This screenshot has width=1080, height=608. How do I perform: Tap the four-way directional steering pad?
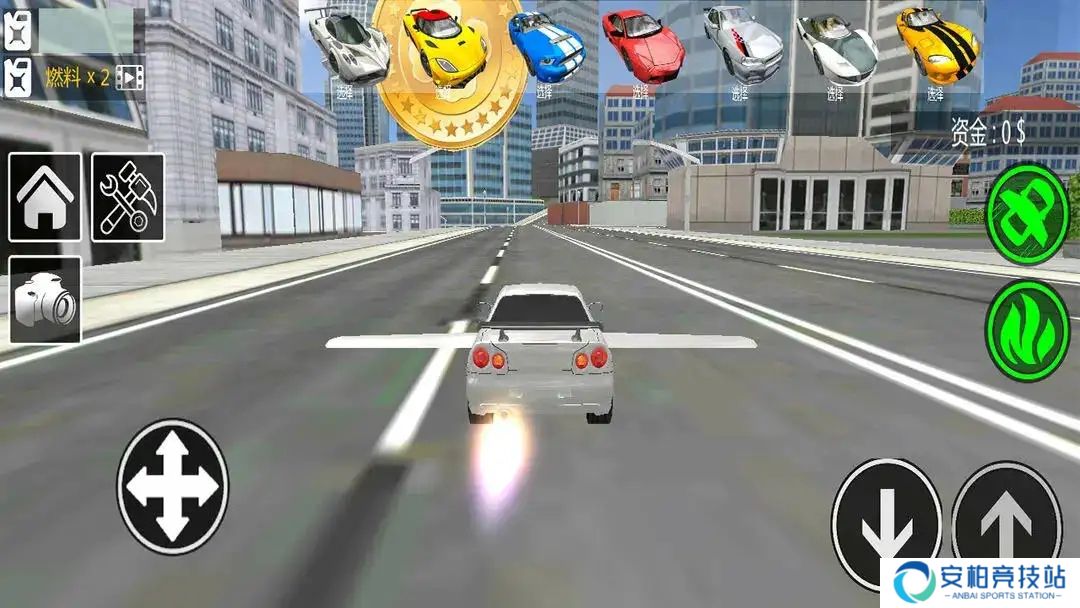pyautogui.click(x=172, y=486)
